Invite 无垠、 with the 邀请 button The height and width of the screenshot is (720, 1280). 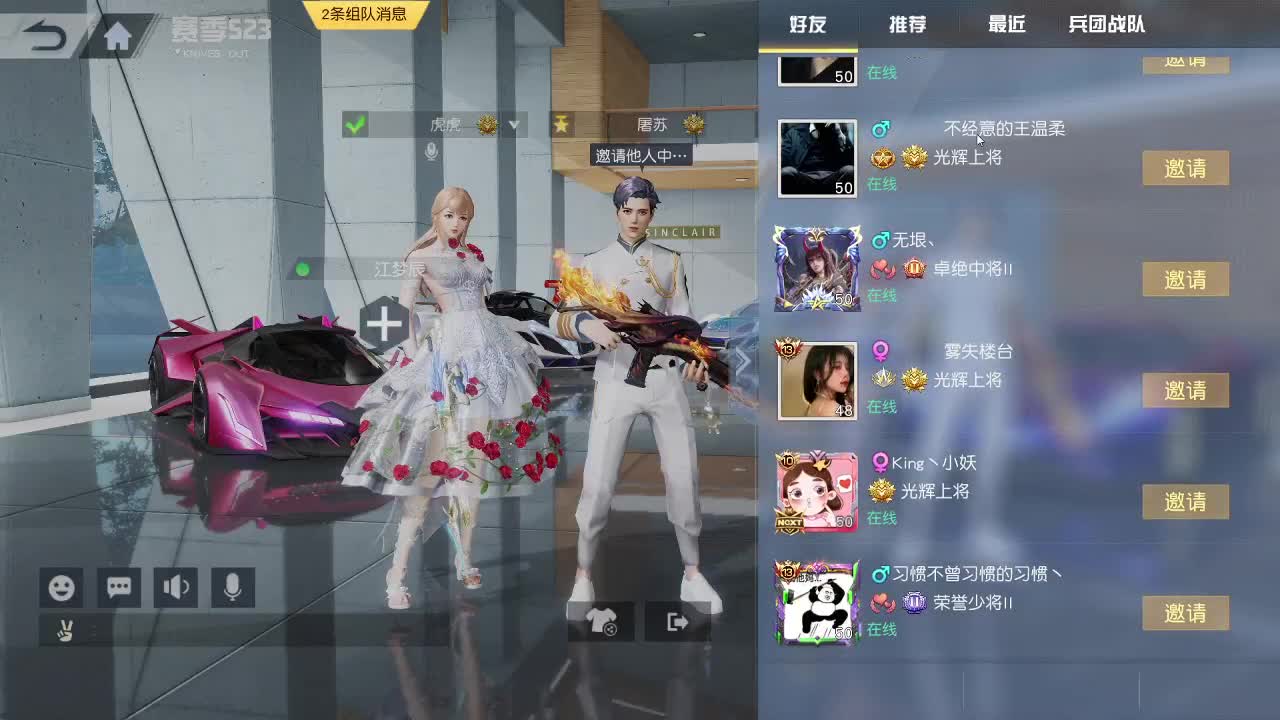click(x=1185, y=279)
